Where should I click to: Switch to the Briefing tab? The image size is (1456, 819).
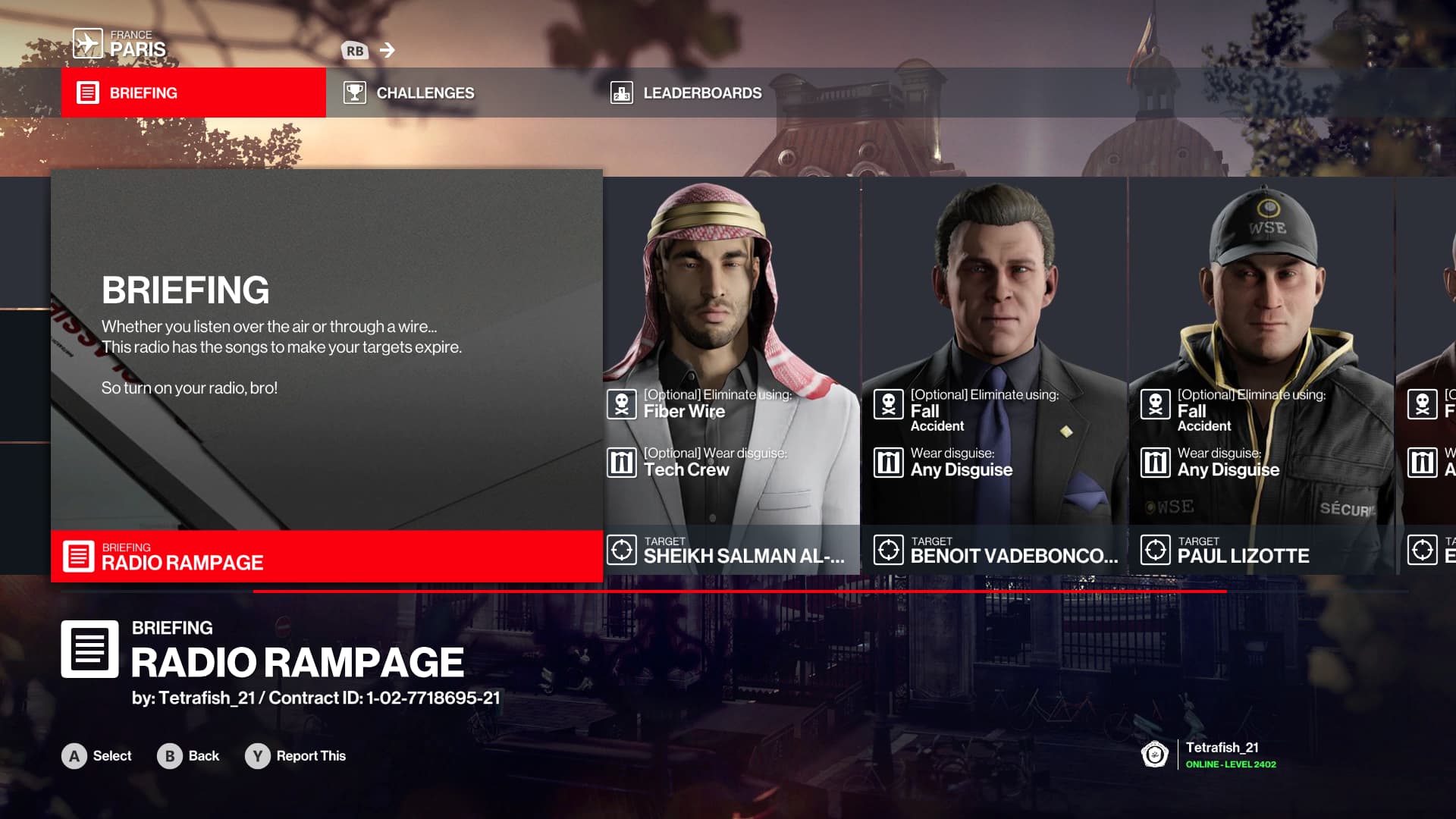pos(193,93)
